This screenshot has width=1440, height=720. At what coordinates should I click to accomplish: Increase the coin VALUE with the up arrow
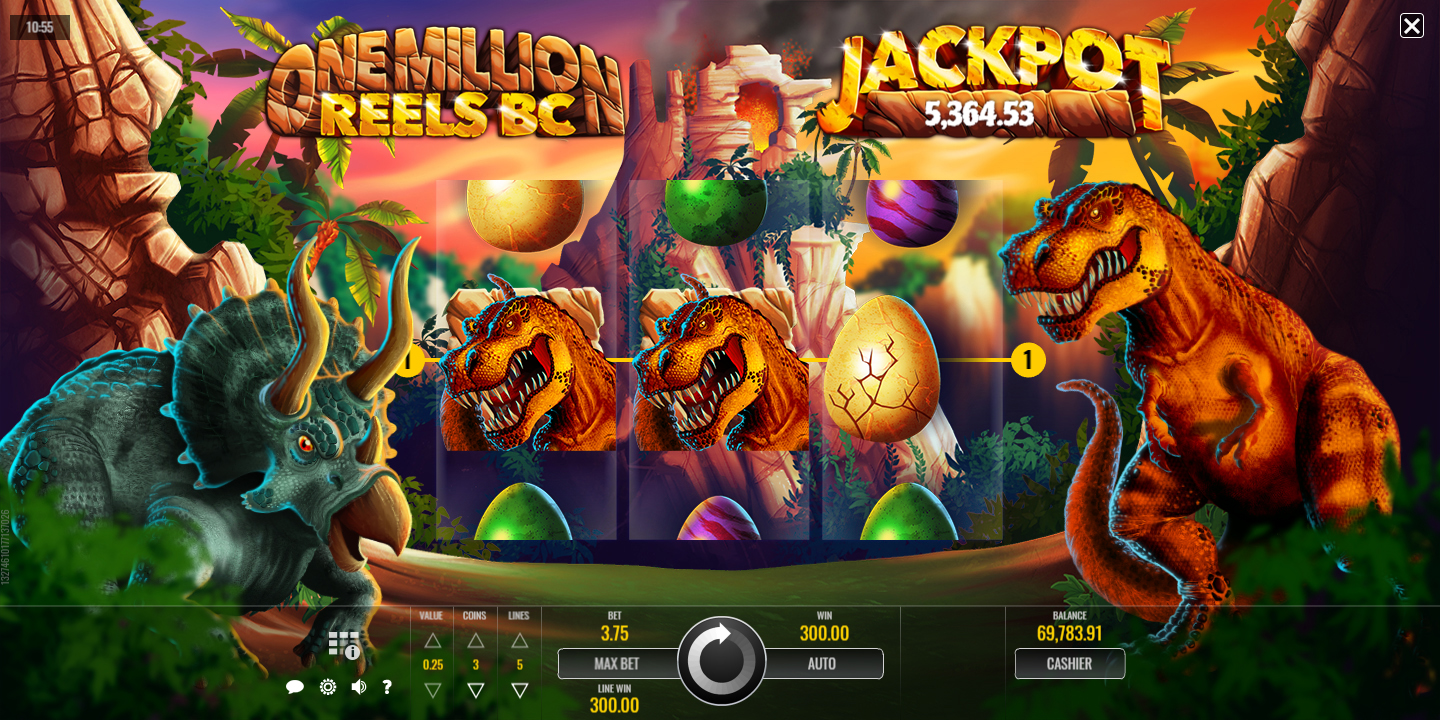[432, 641]
